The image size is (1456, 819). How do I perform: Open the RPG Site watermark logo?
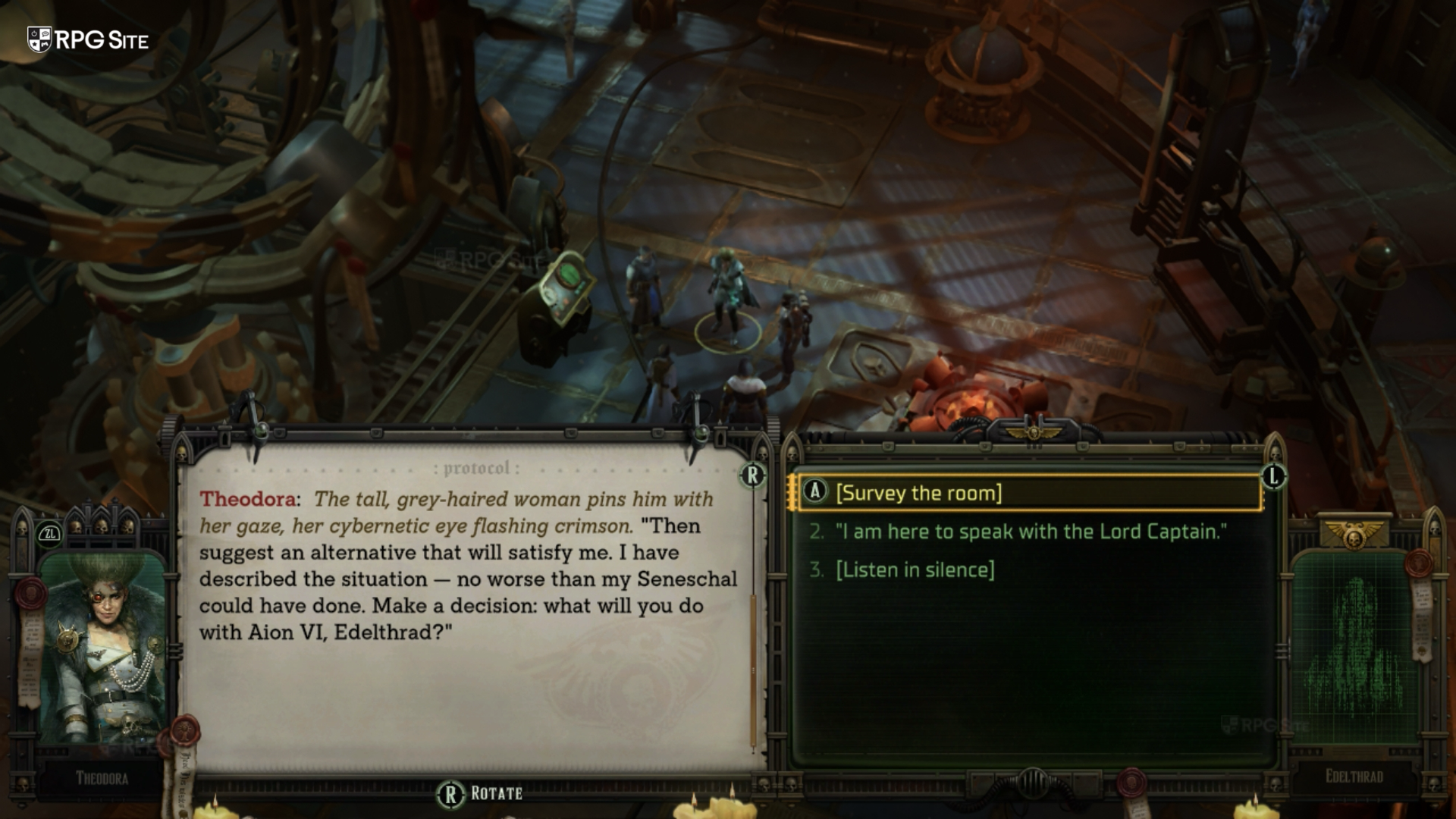(88, 39)
